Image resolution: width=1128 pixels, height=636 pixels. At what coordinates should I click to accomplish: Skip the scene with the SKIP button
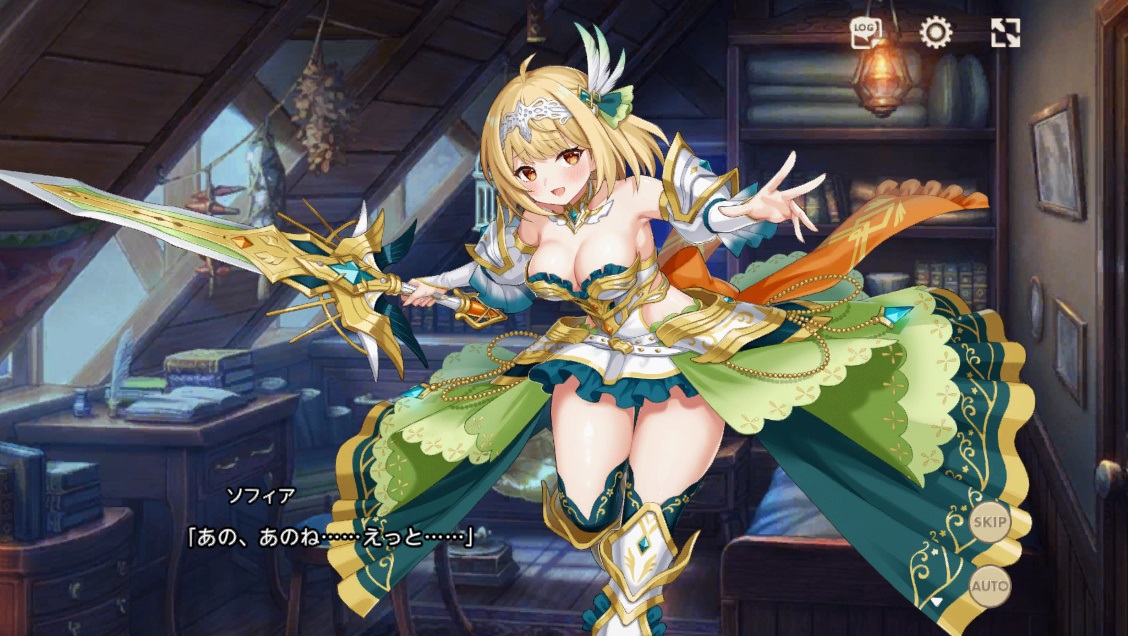(990, 522)
